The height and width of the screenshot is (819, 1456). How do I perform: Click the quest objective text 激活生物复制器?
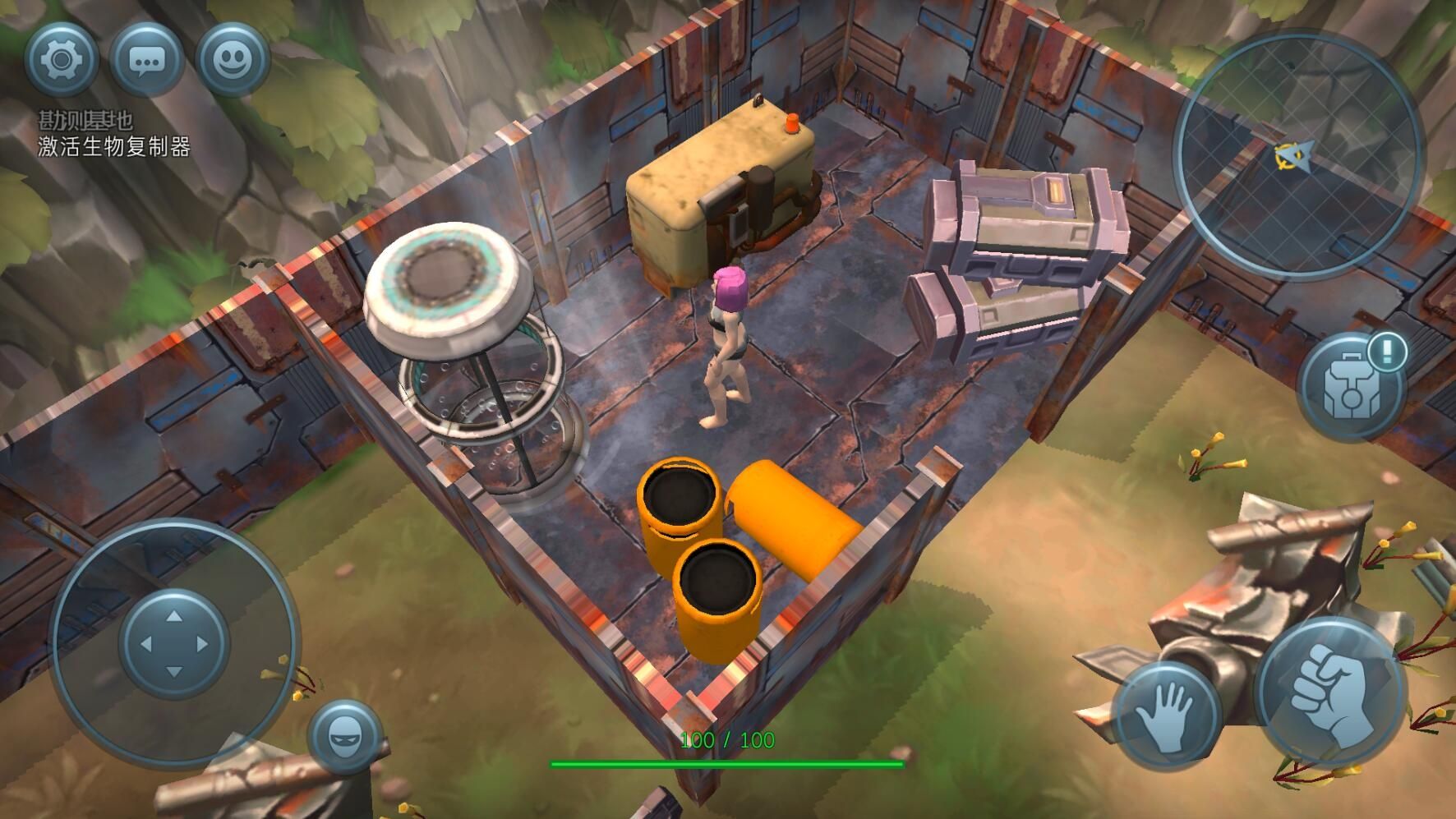pyautogui.click(x=114, y=147)
